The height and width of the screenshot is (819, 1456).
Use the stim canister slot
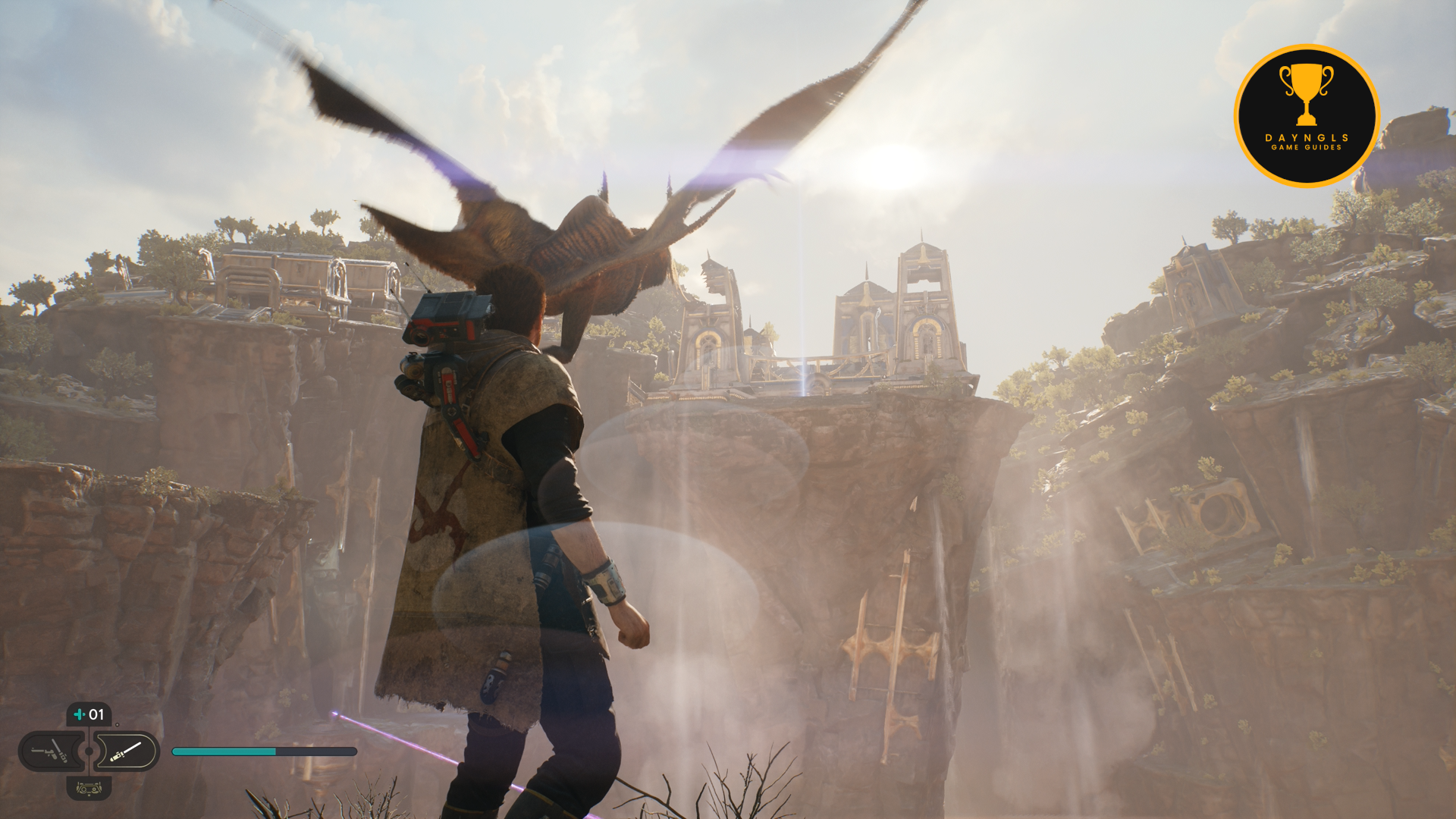tap(89, 714)
